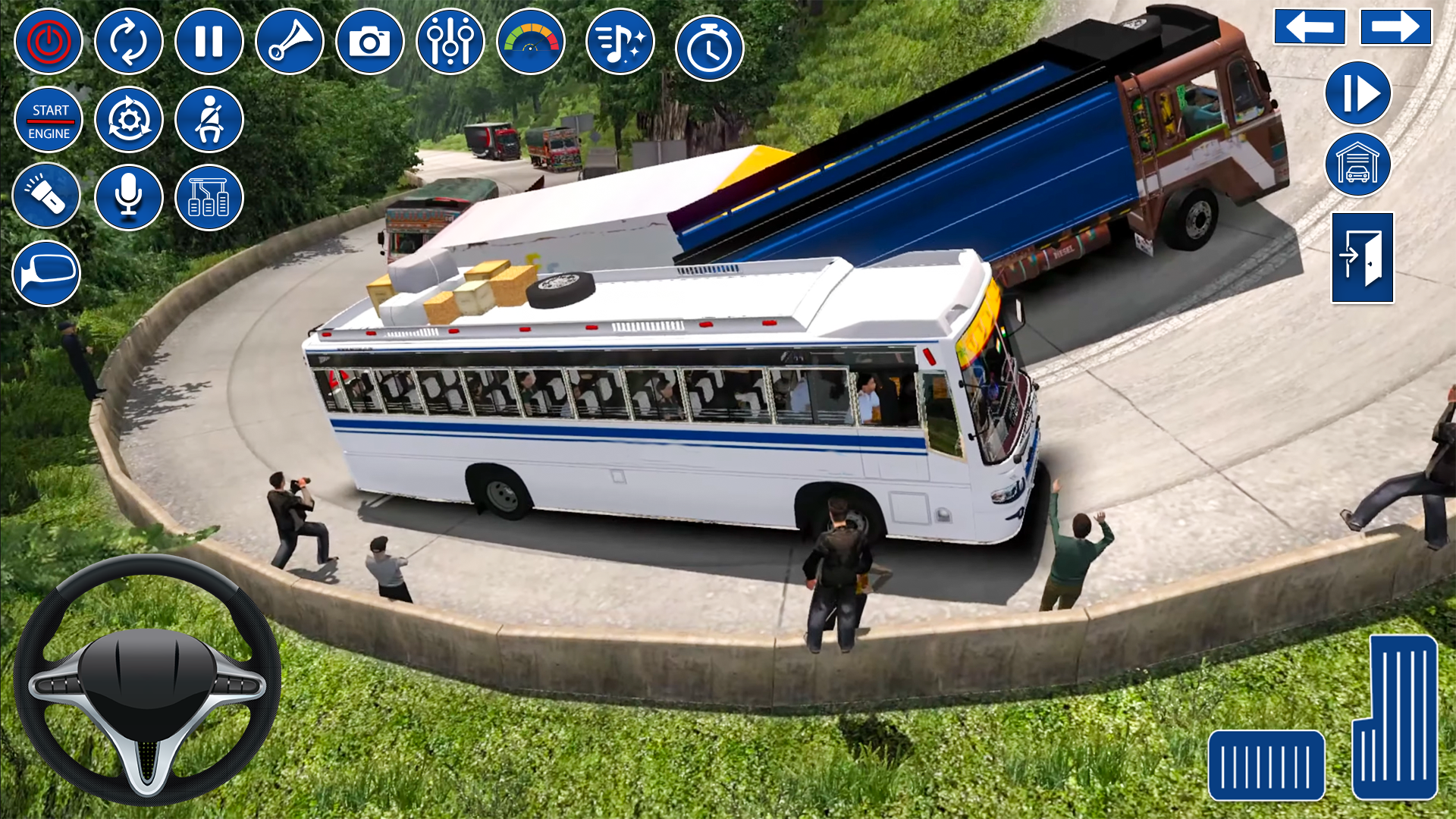
Task: Pause the game
Action: (x=209, y=42)
